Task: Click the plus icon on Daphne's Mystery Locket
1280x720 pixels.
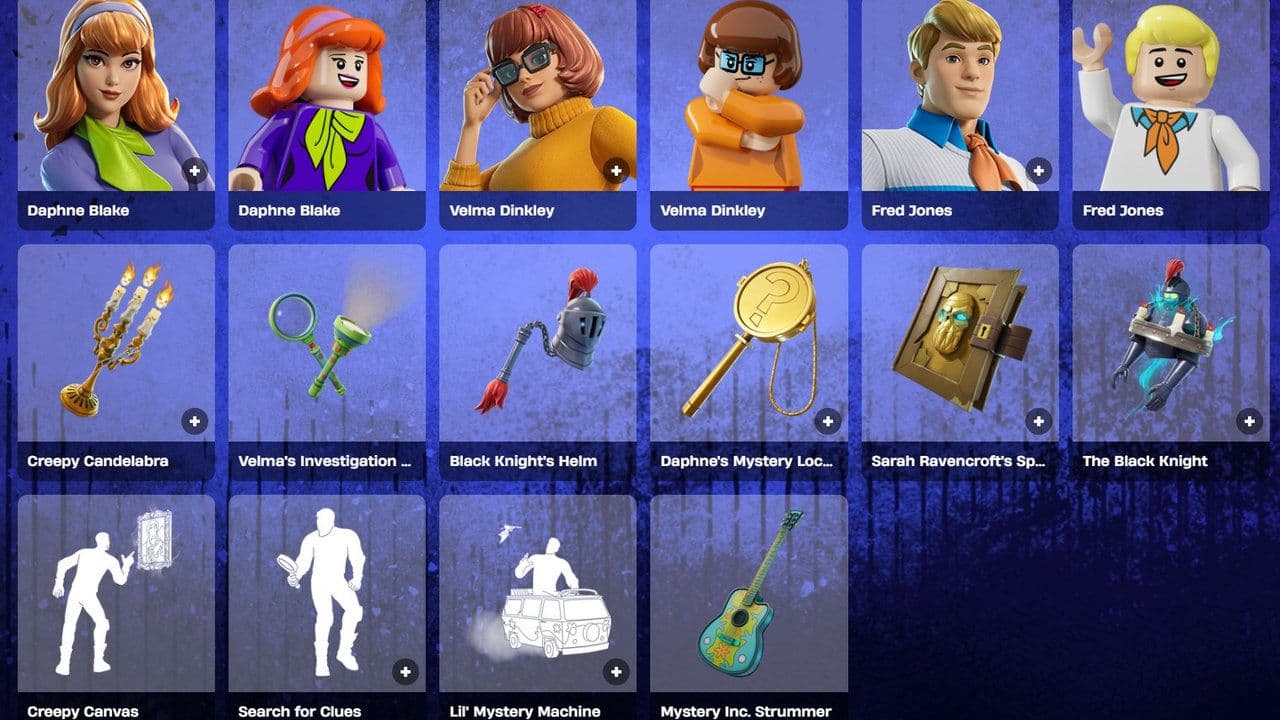Action: click(827, 421)
